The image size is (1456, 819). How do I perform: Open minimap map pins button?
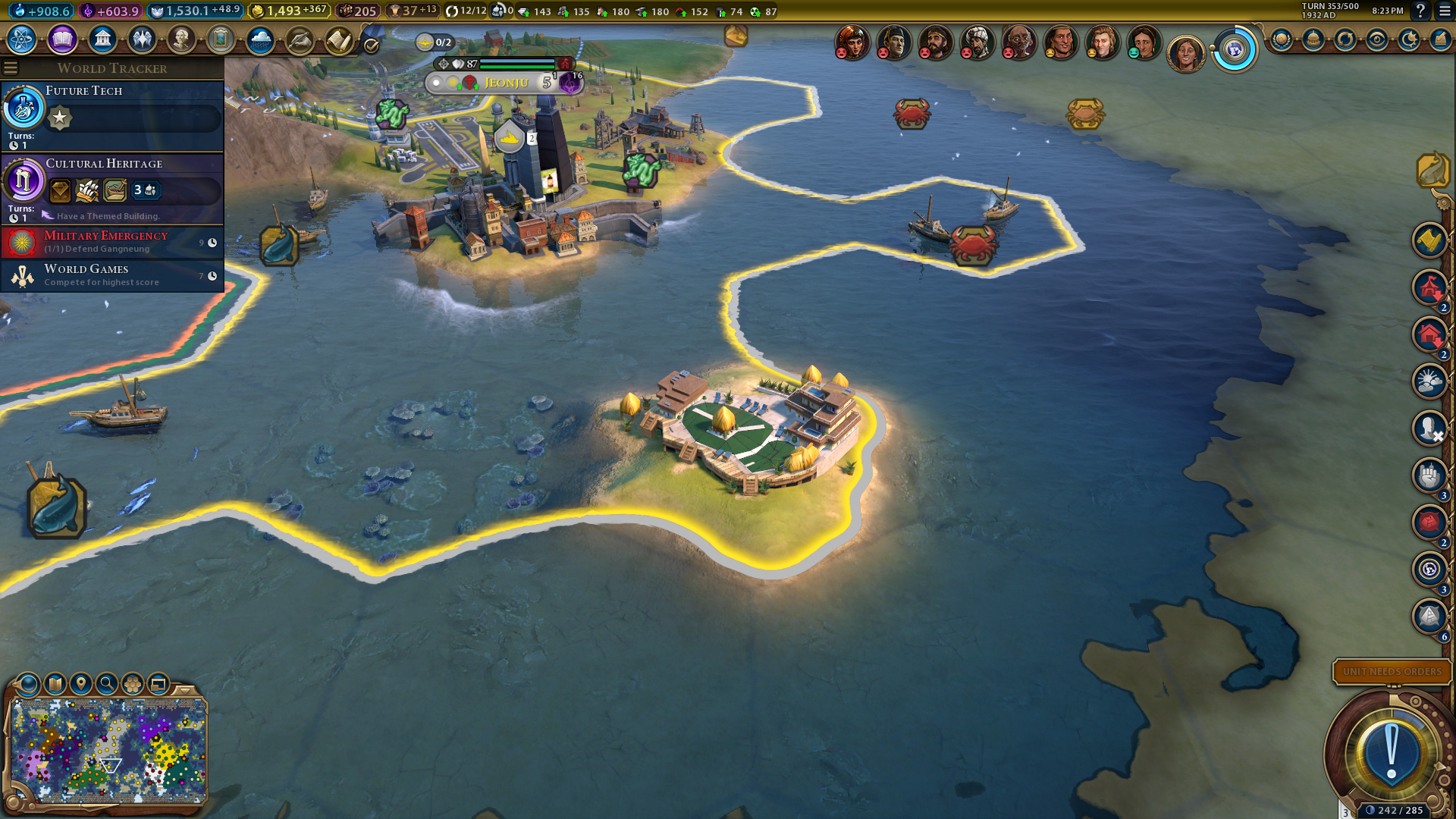click(81, 684)
